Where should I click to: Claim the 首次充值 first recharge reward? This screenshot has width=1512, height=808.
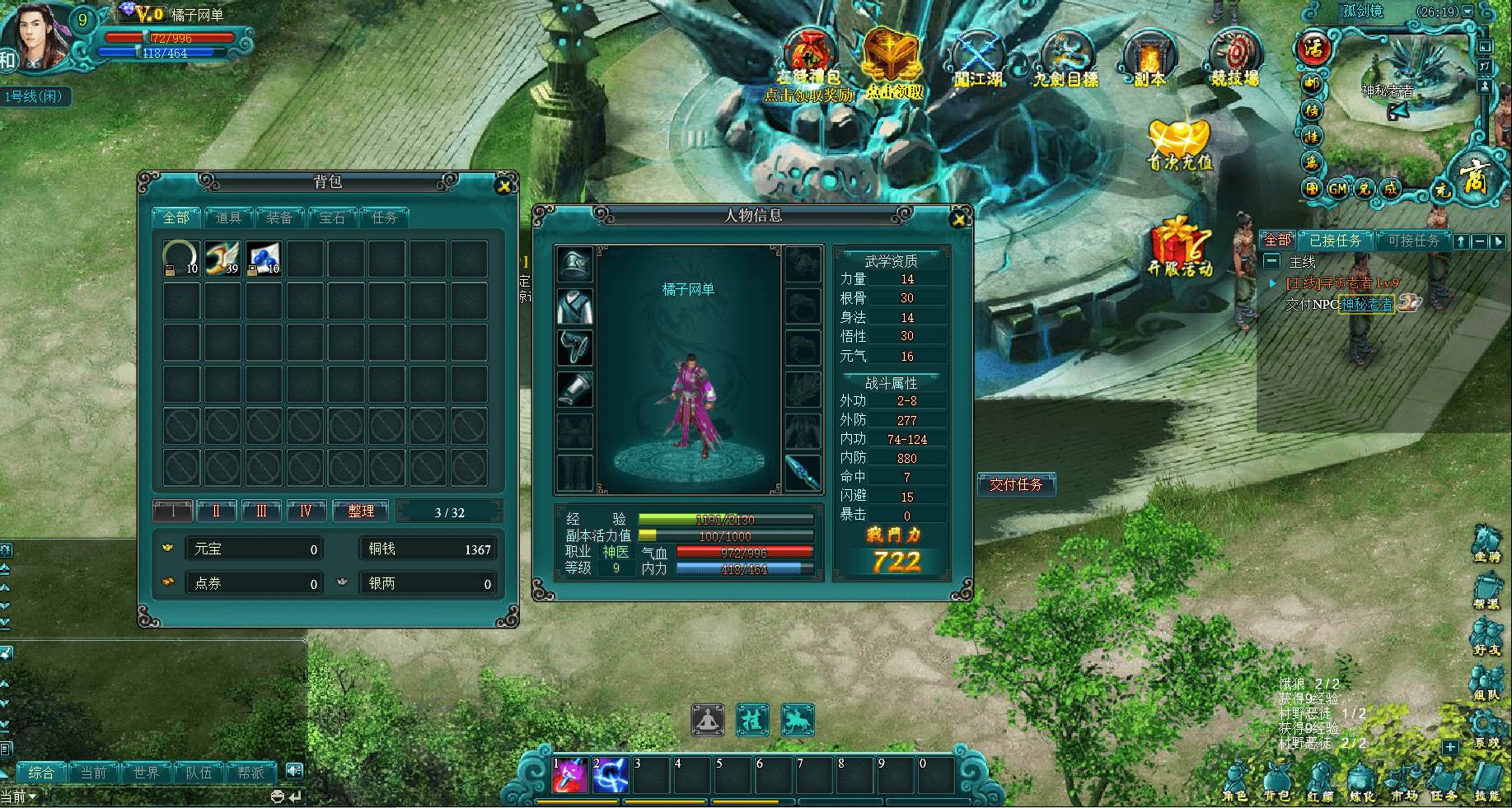tap(1180, 146)
